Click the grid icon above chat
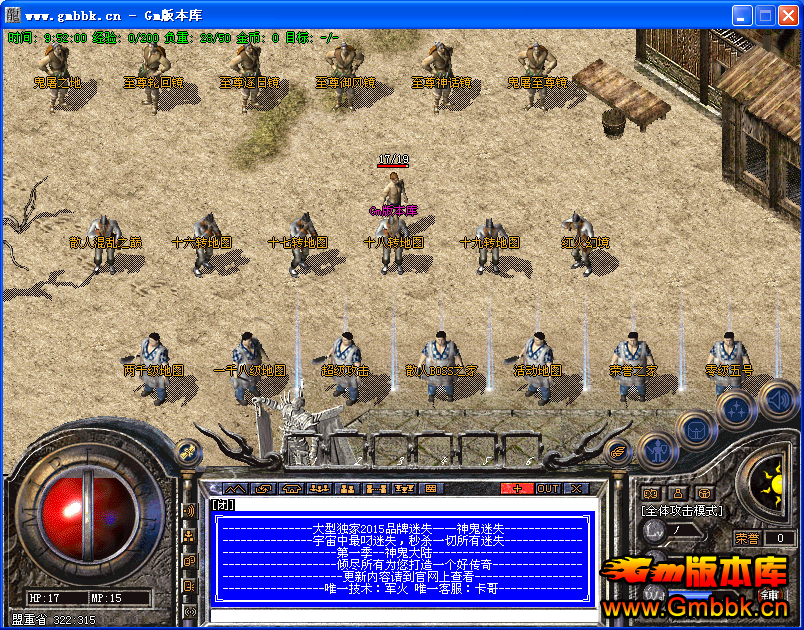Screen dimensions: 804x630 click(x=432, y=488)
